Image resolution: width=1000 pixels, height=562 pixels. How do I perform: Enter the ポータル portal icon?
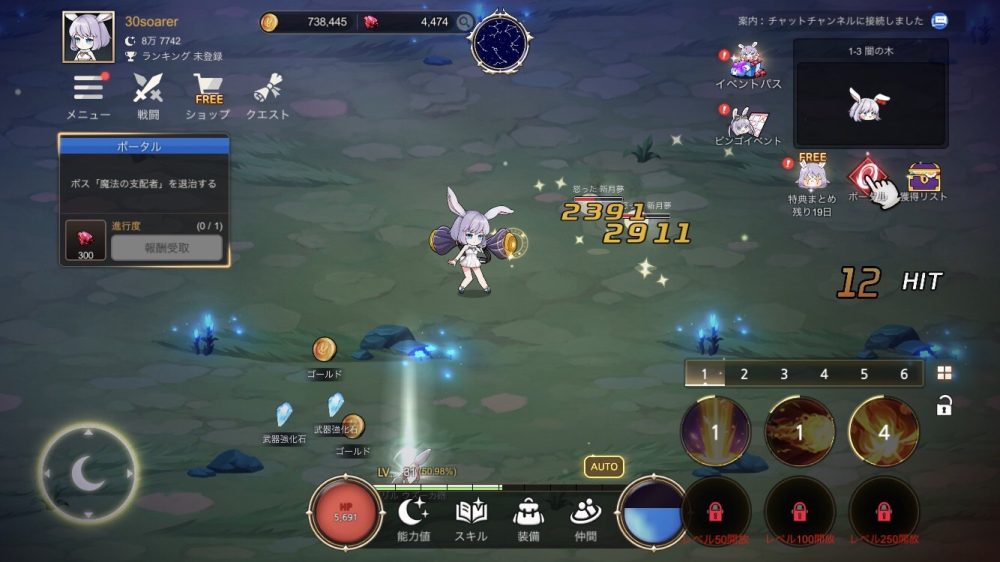tap(869, 178)
